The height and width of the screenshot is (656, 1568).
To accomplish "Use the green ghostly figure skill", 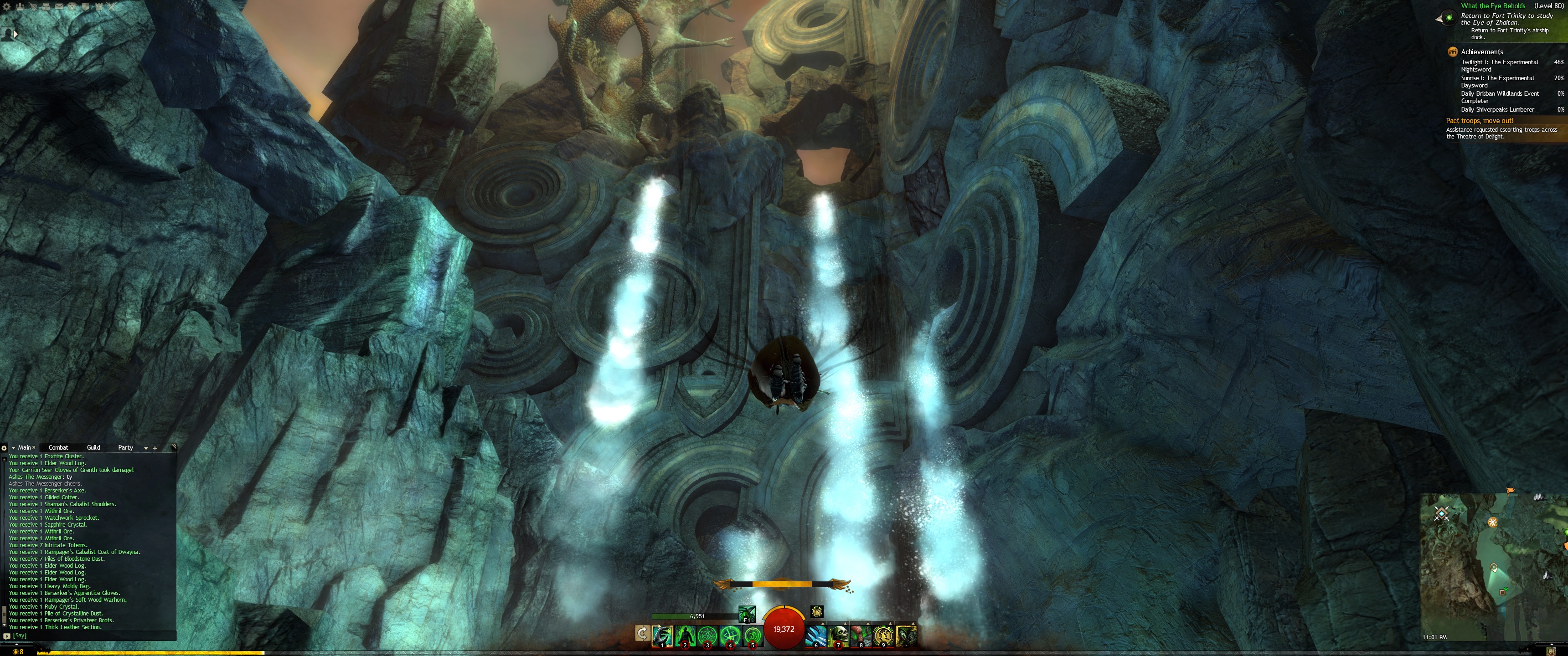I will 685,635.
